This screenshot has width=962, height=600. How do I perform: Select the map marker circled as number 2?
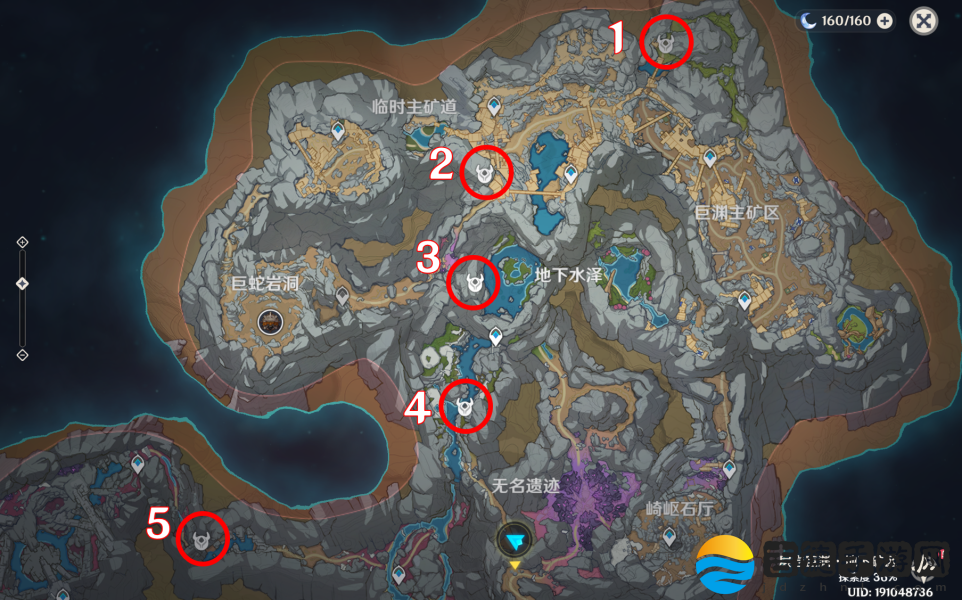coord(486,172)
